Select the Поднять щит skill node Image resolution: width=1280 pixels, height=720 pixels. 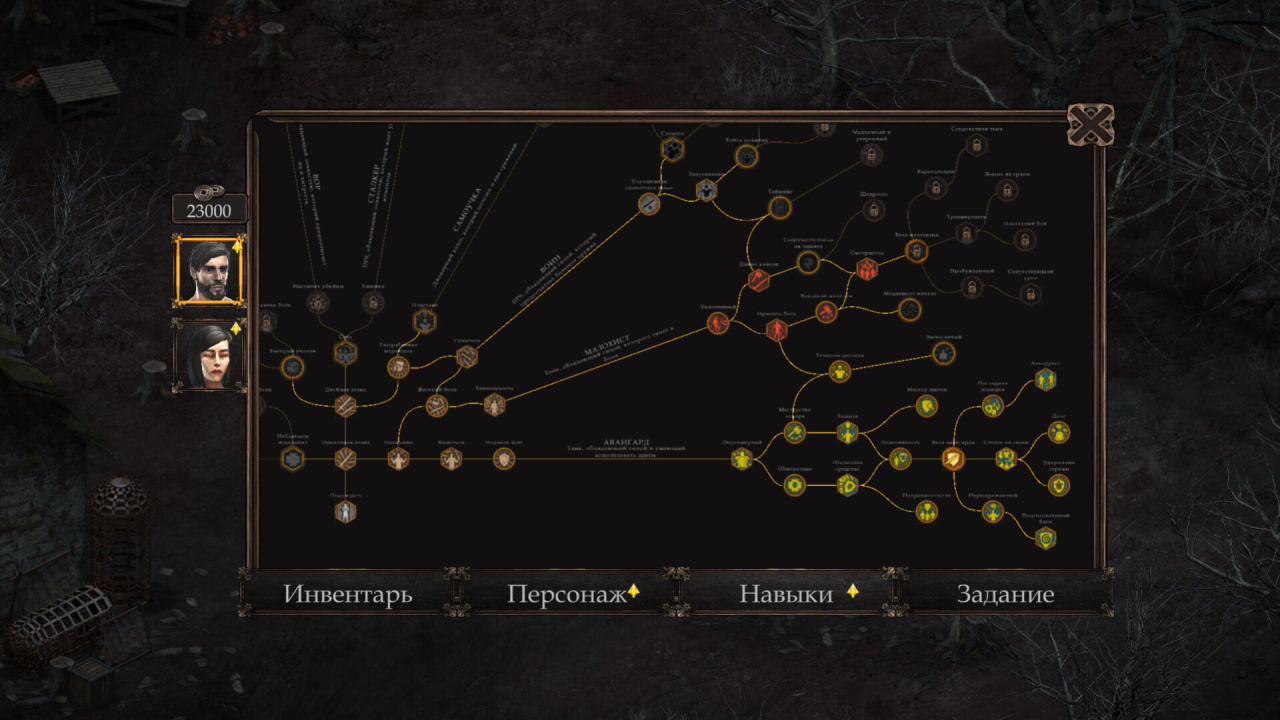(x=504, y=459)
